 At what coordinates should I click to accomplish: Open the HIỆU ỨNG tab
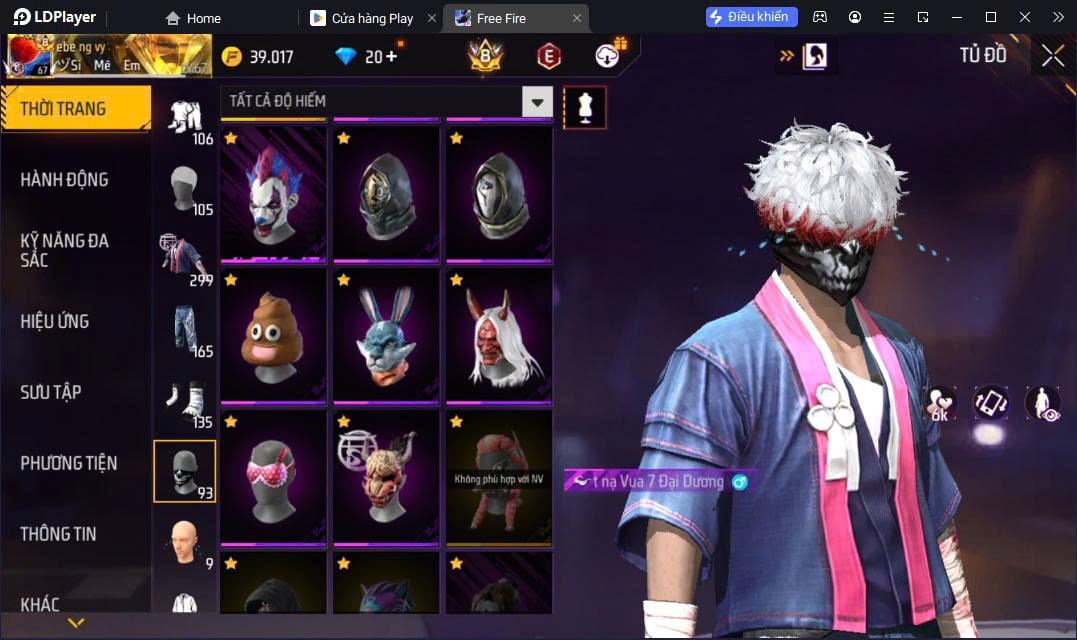pyautogui.click(x=55, y=322)
